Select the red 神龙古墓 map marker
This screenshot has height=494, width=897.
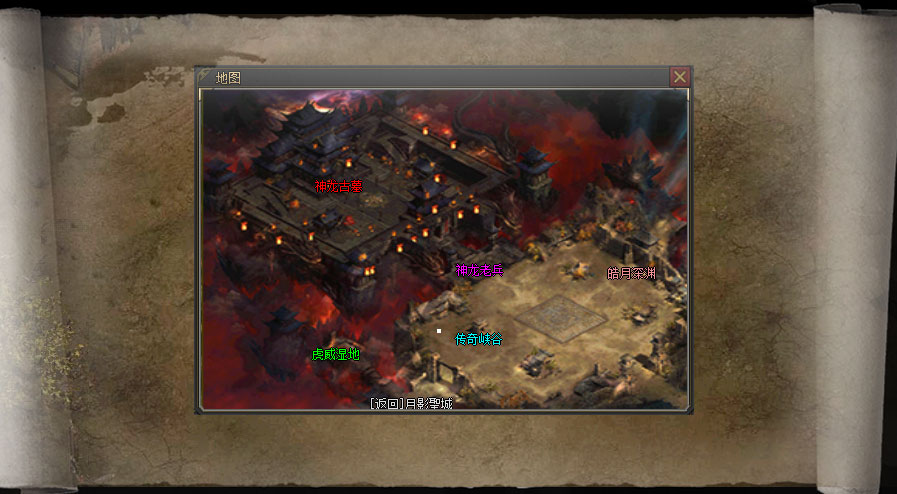pos(338,185)
